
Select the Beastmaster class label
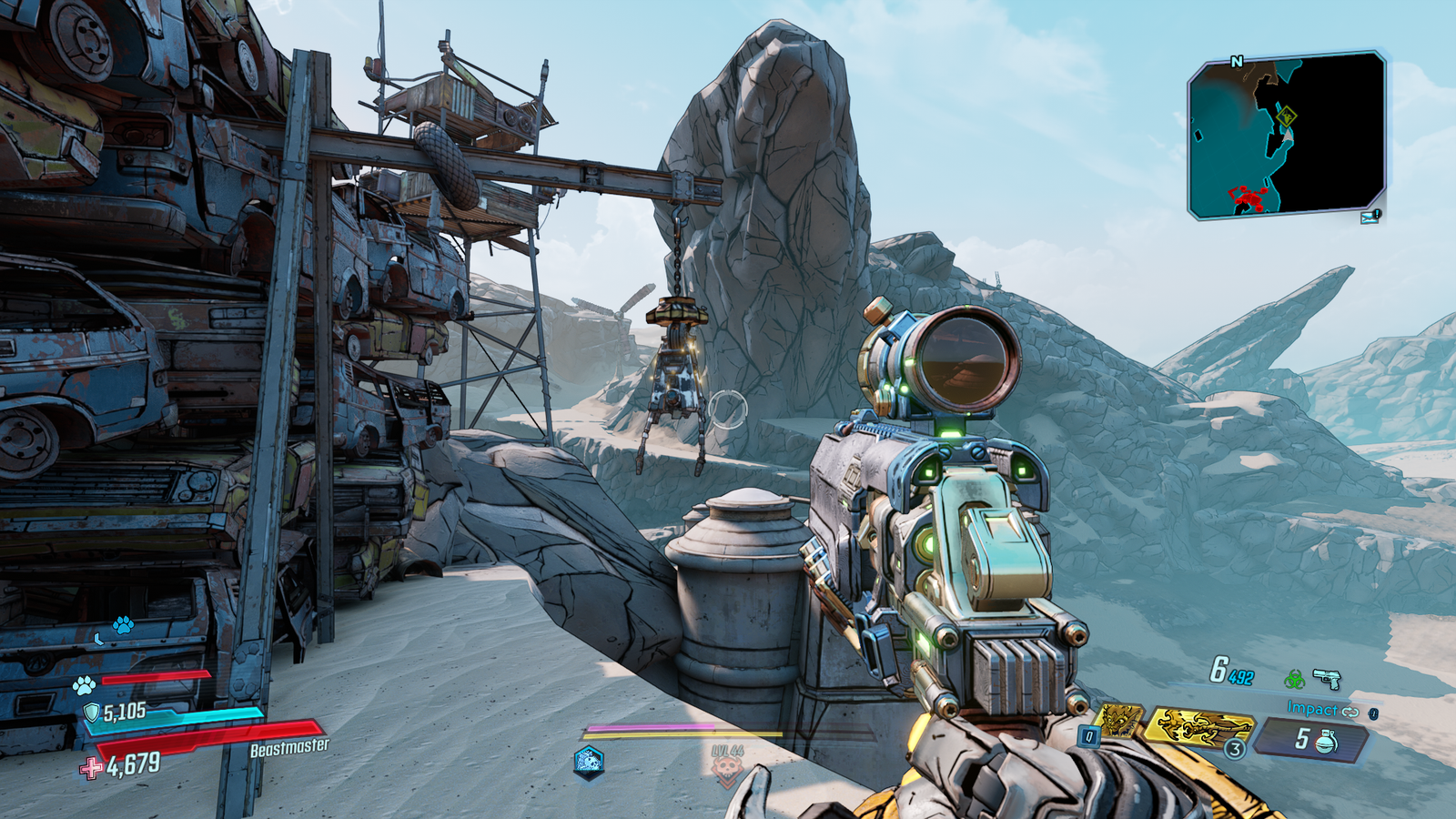pyautogui.click(x=289, y=747)
